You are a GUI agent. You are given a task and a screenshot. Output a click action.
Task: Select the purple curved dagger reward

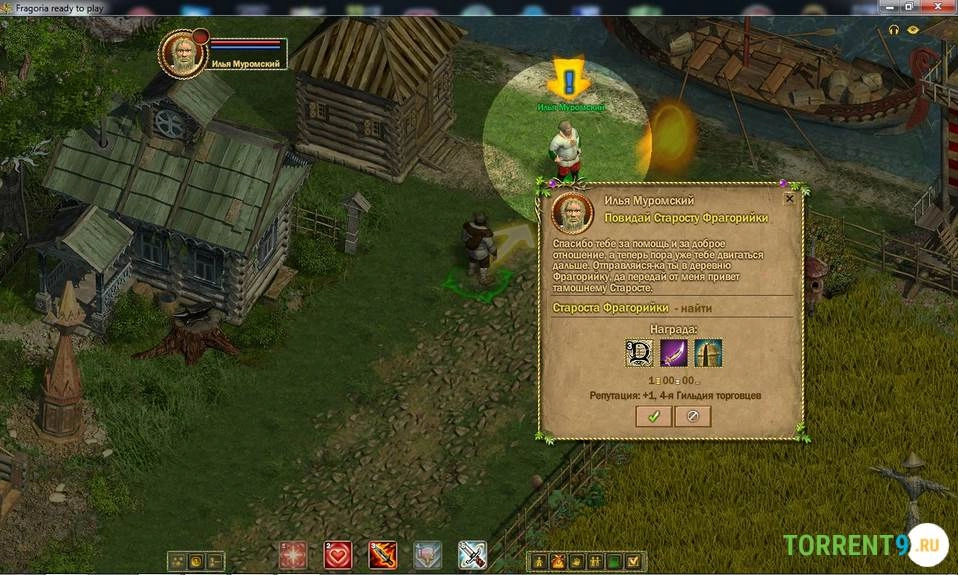(674, 353)
